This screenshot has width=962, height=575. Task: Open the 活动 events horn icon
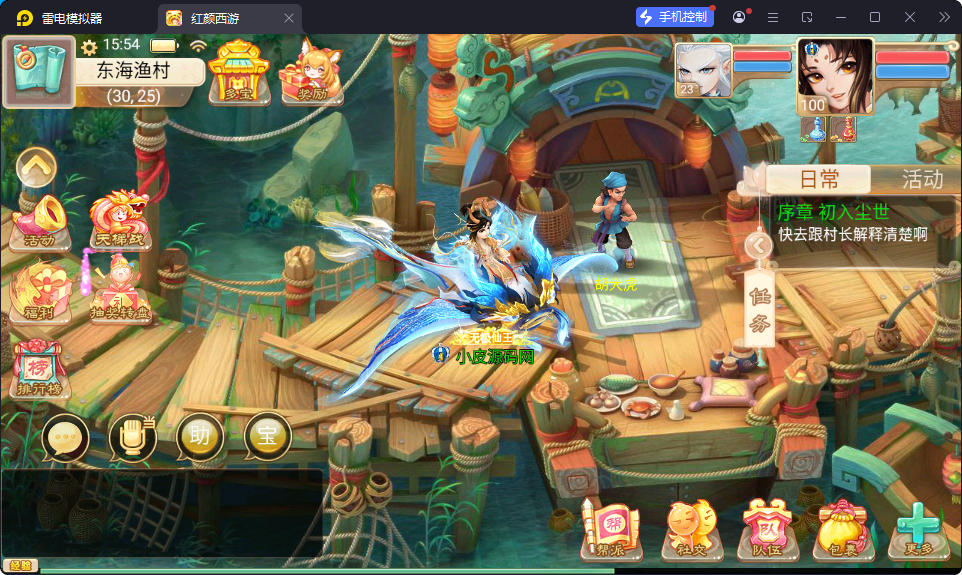[x=39, y=220]
